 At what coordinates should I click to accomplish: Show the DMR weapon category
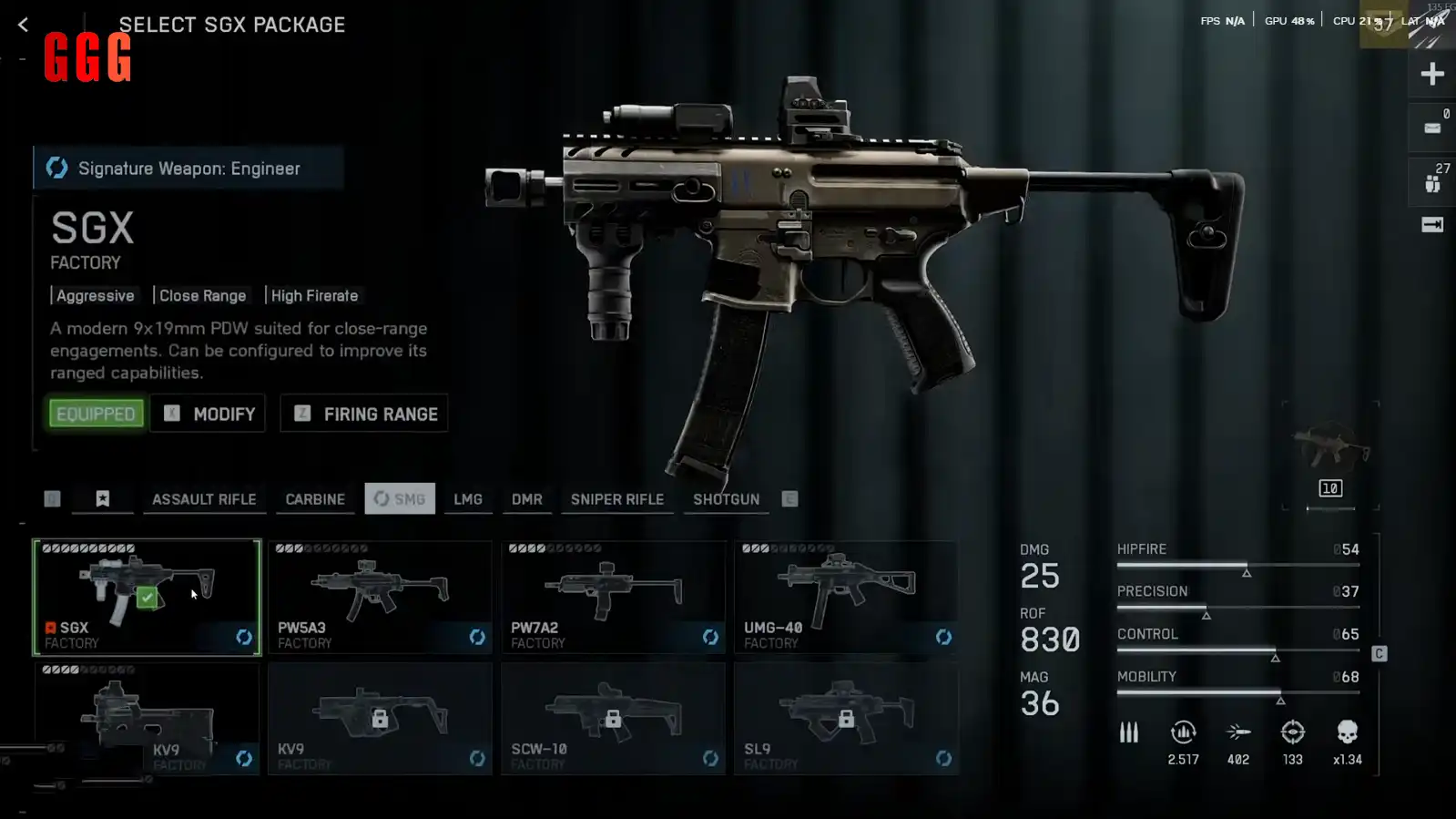tap(526, 499)
